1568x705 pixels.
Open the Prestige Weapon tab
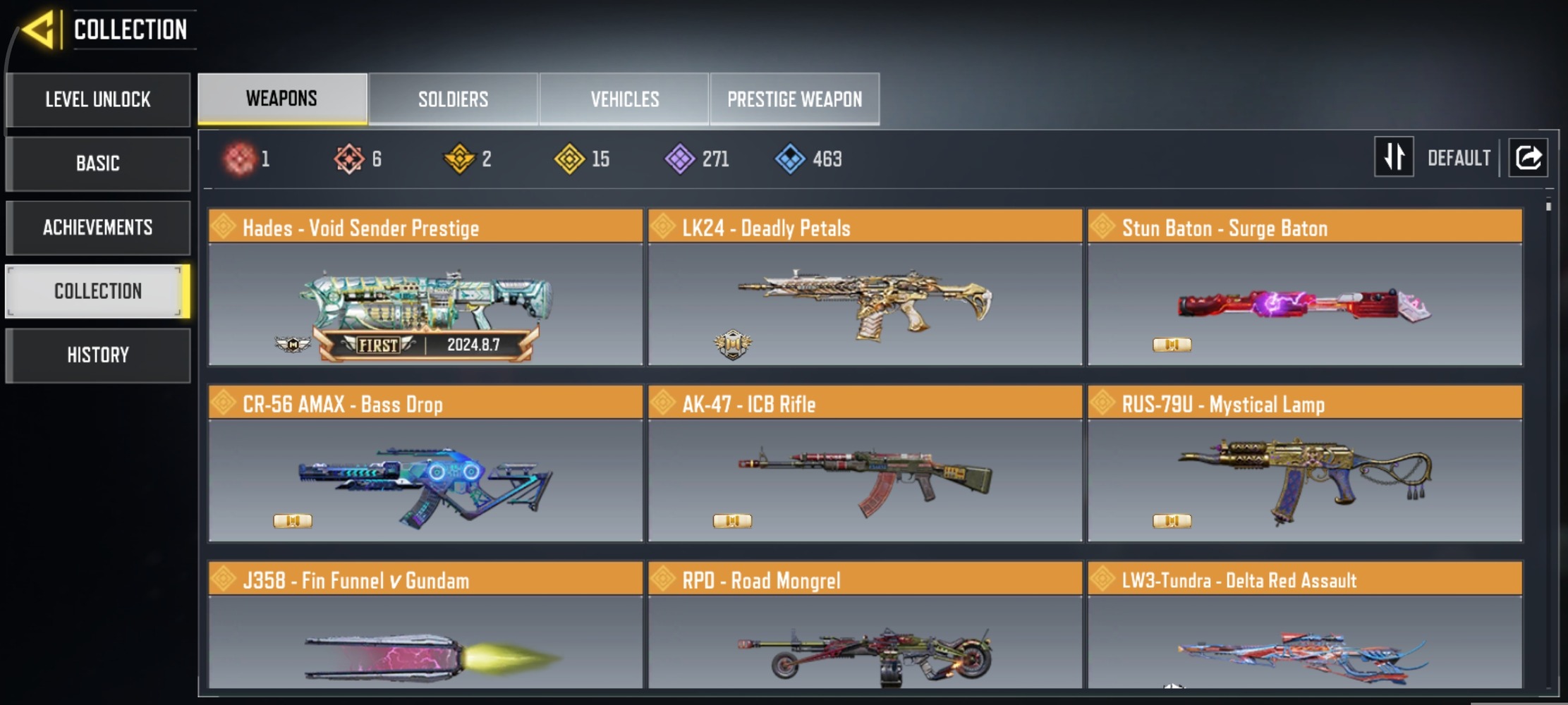click(x=794, y=99)
